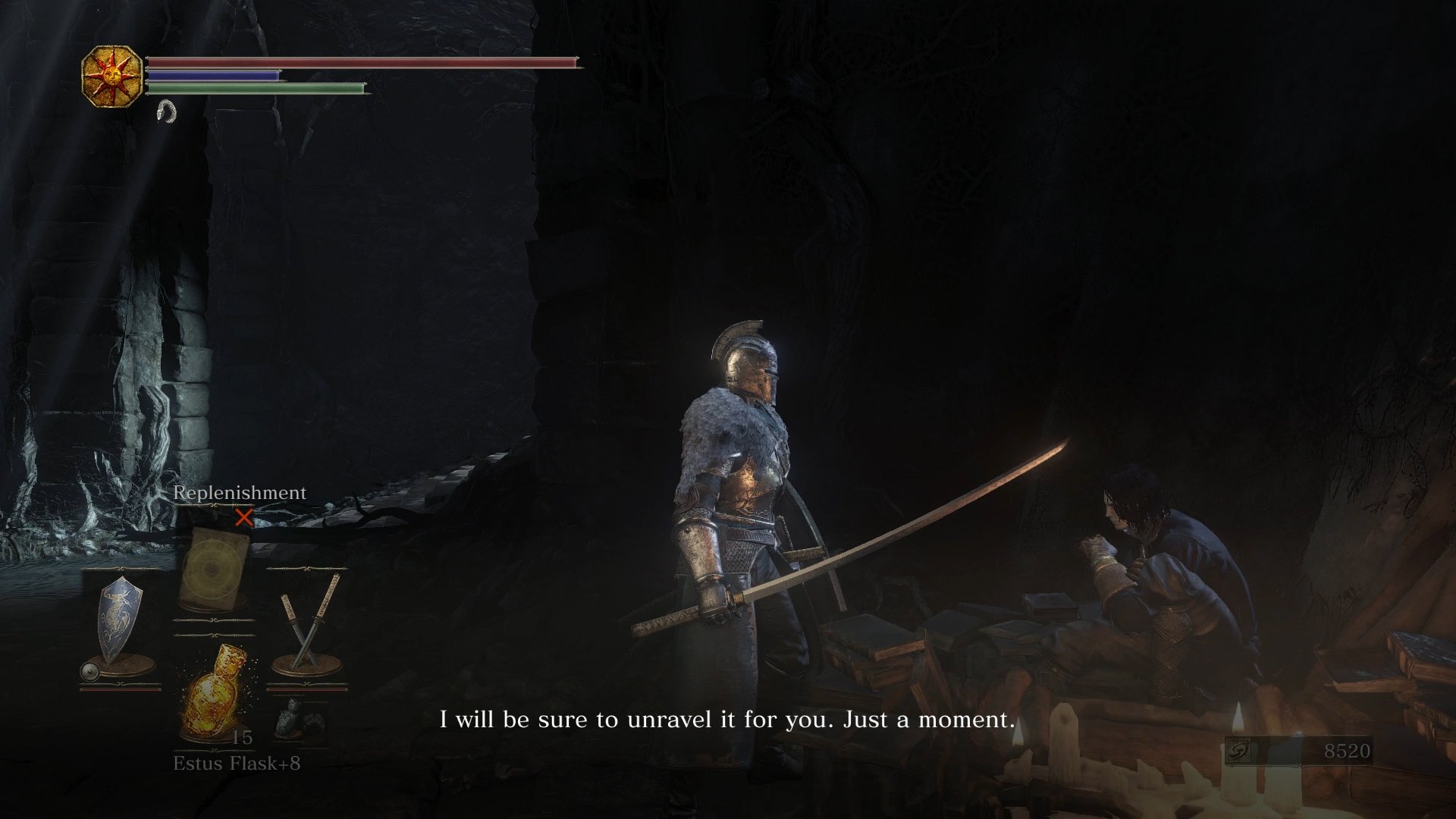Click the red health bar
Image resolution: width=1456 pixels, height=819 pixels.
click(356, 64)
